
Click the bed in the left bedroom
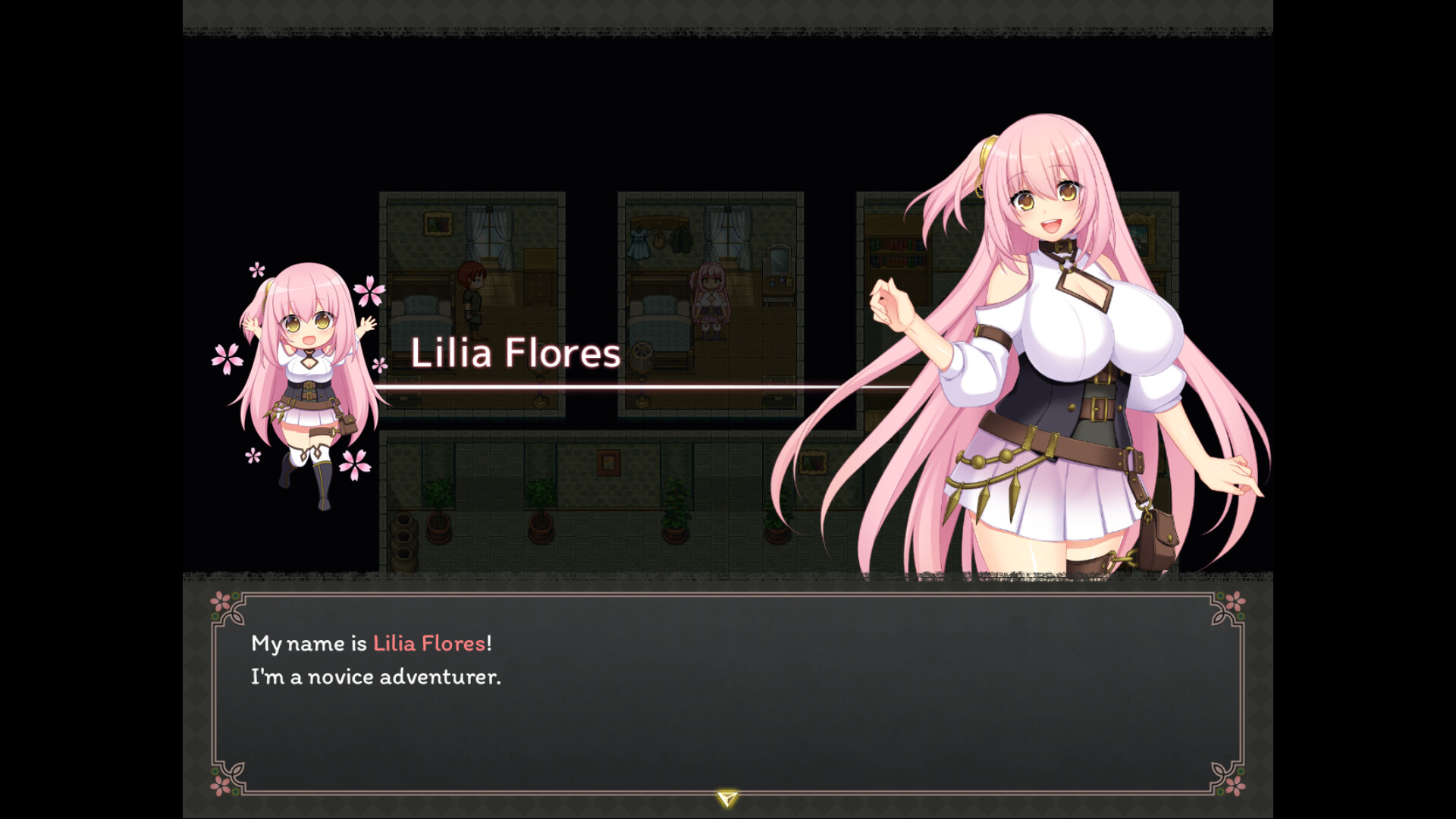(420, 318)
